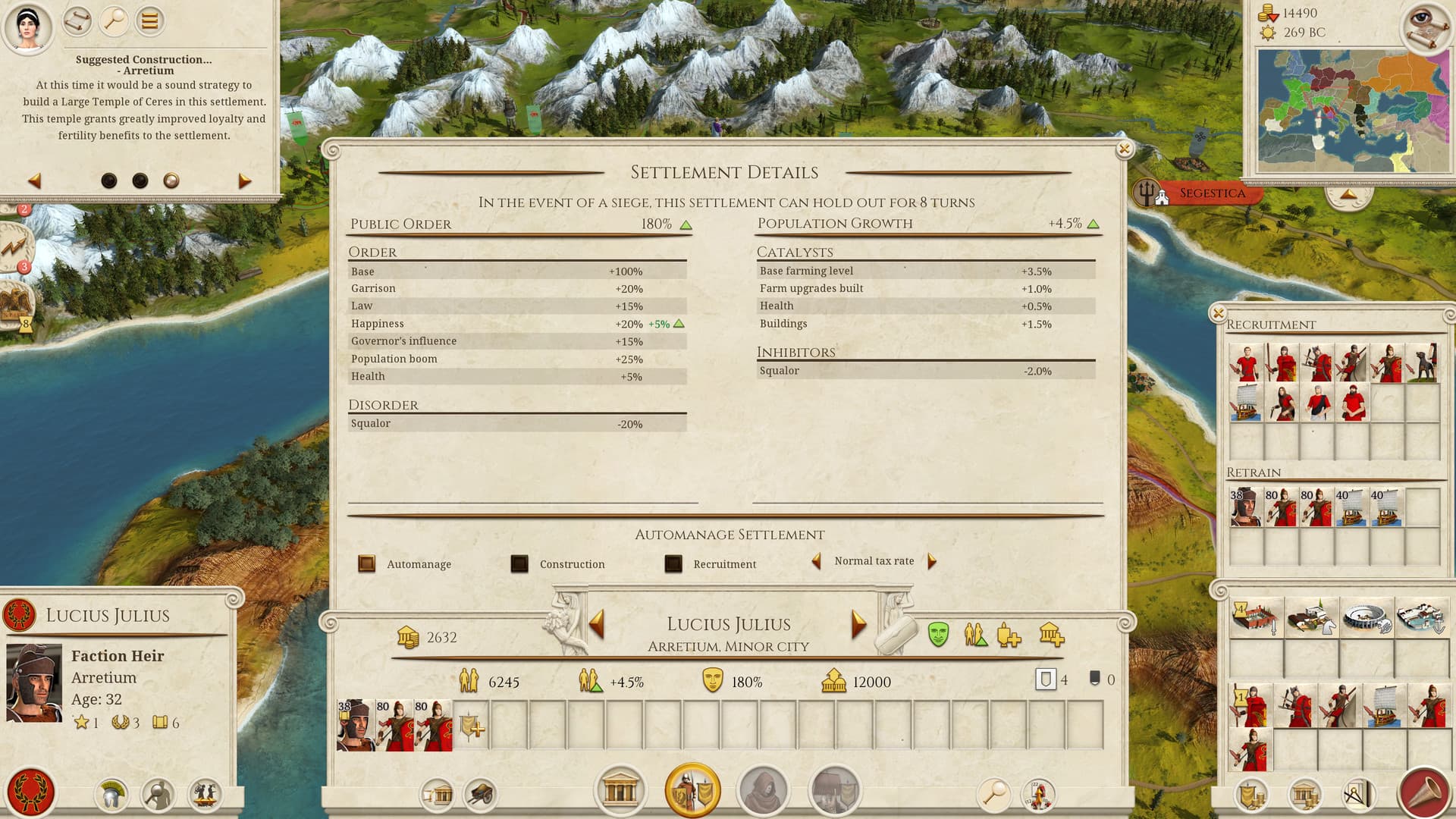The width and height of the screenshot is (1456, 819).
Task: Open the construction browser temple icon
Action: [620, 791]
